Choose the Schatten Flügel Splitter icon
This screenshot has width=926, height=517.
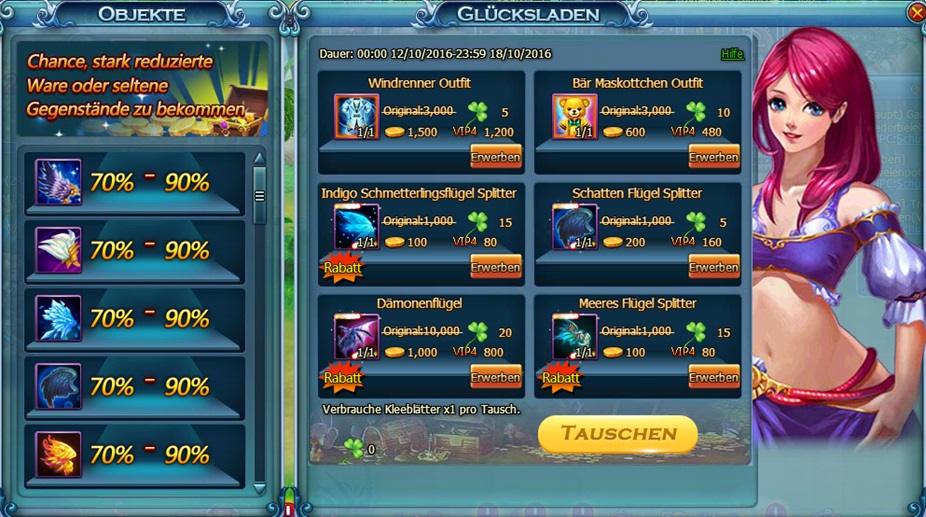[x=574, y=227]
